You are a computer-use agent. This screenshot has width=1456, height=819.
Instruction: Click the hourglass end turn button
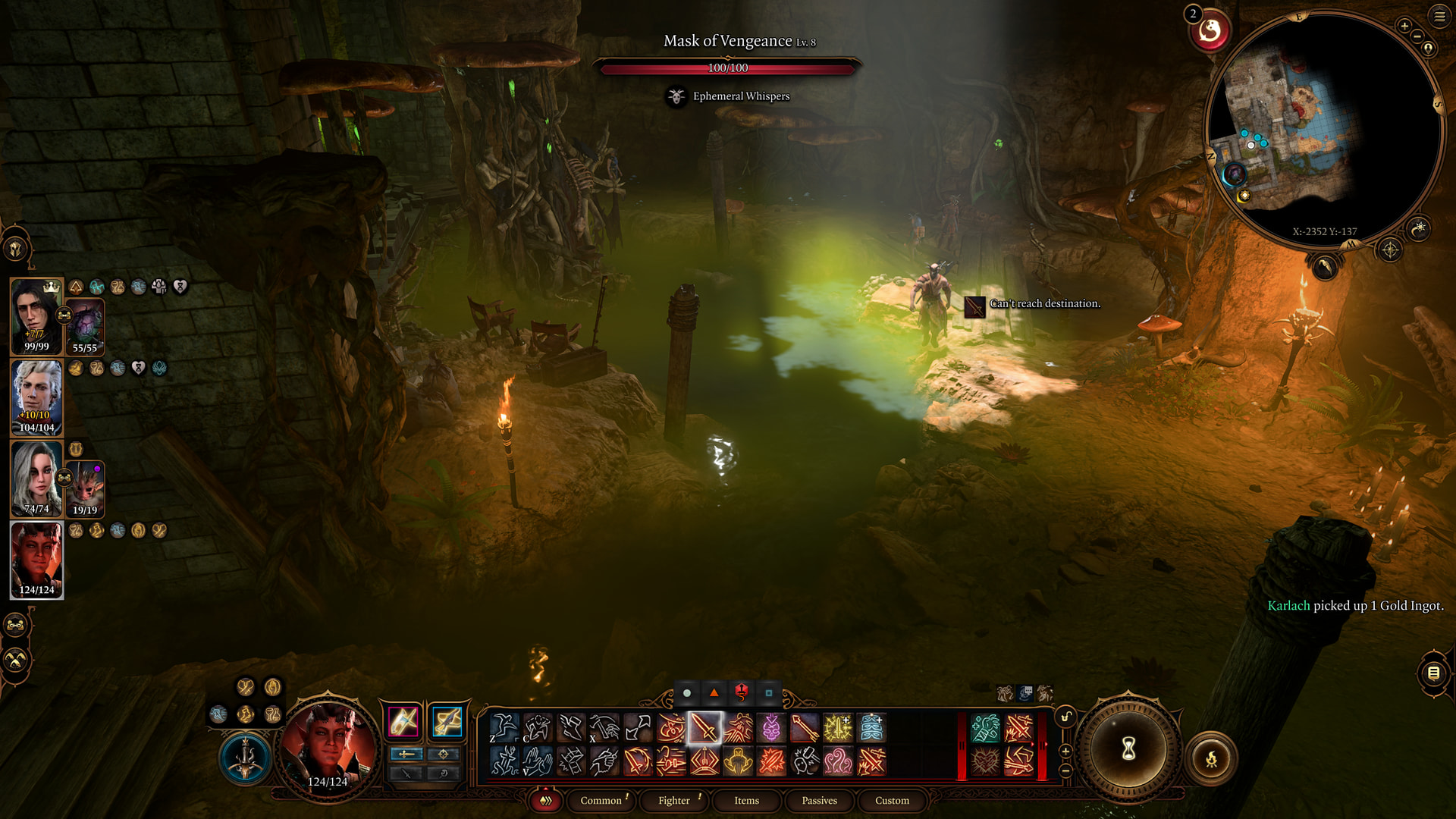point(1128,749)
